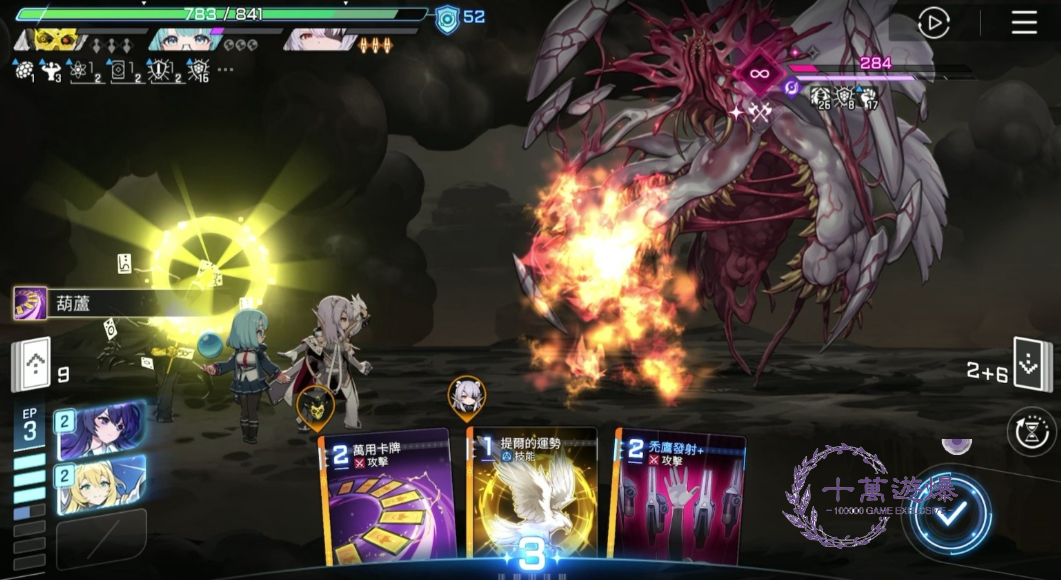Open the hamburger menu
Image resolution: width=1061 pixels, height=580 pixels.
click(1024, 23)
